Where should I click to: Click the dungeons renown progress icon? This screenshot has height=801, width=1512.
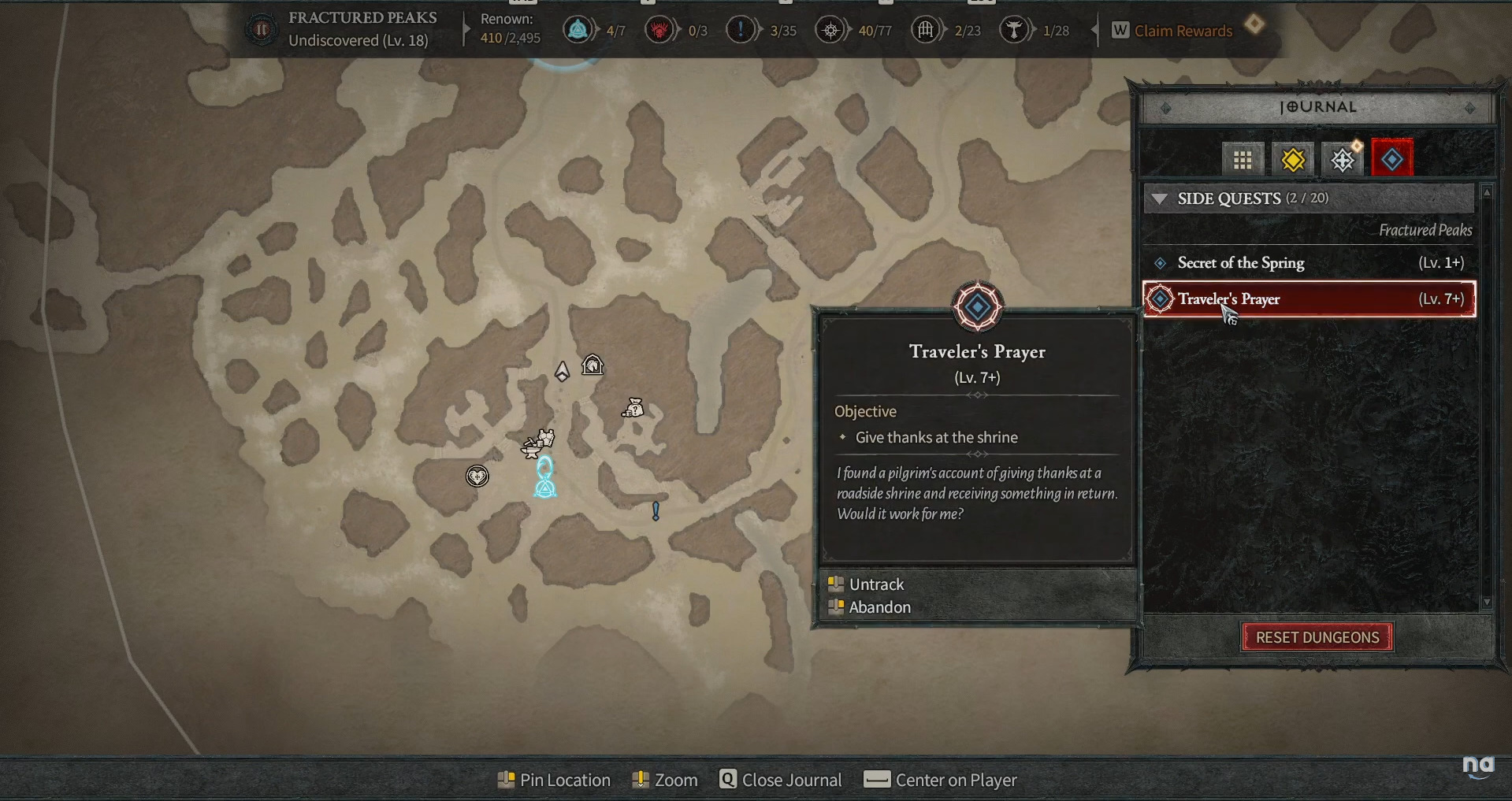(926, 31)
